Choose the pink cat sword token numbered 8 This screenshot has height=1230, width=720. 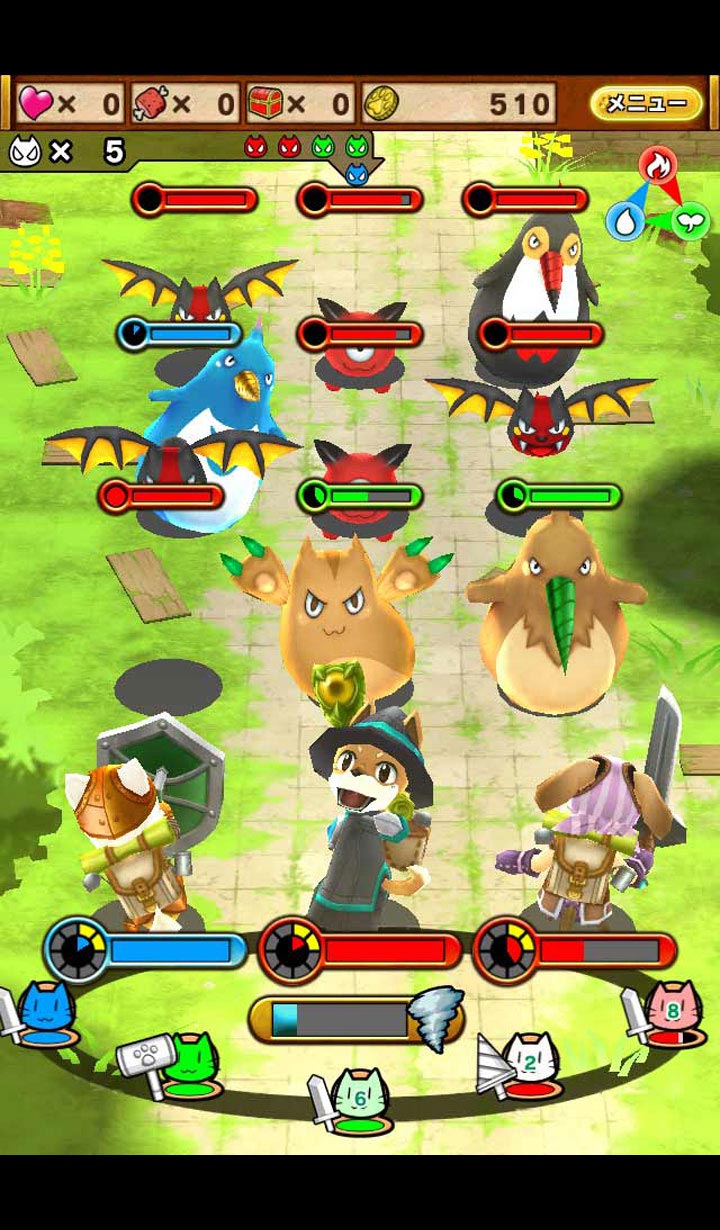[668, 1013]
